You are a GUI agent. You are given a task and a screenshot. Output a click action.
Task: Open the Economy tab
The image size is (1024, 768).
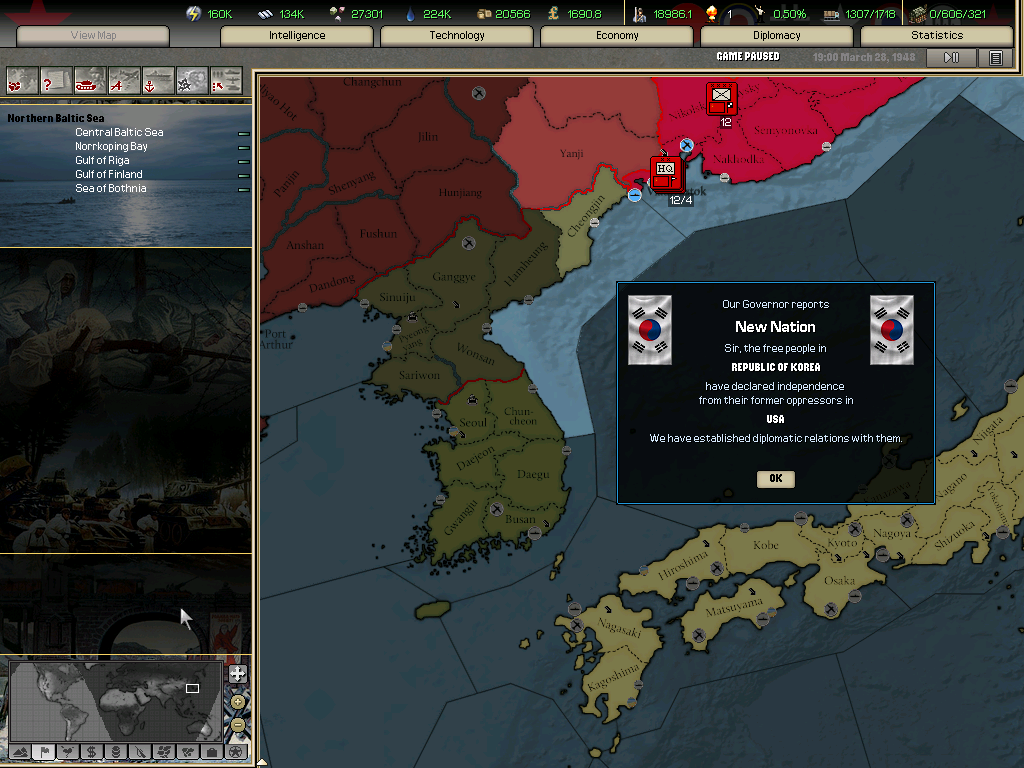(617, 36)
